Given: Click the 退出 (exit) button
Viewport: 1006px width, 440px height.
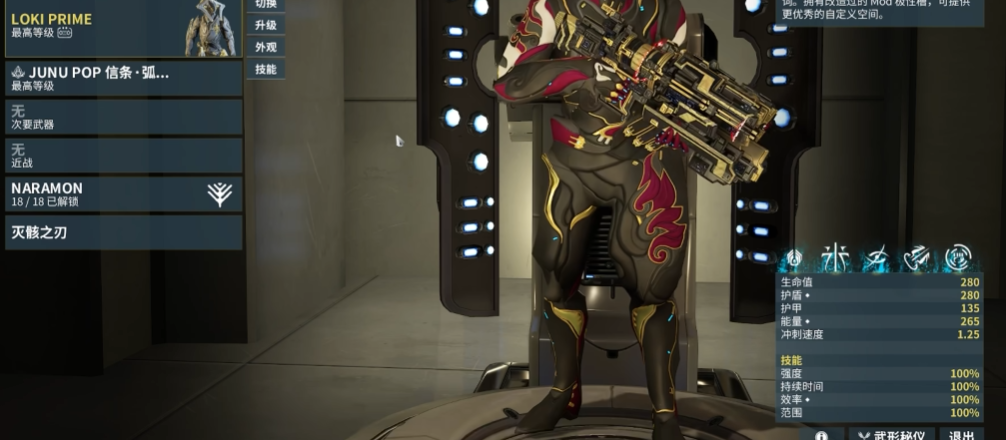Looking at the screenshot, I should point(962,435).
